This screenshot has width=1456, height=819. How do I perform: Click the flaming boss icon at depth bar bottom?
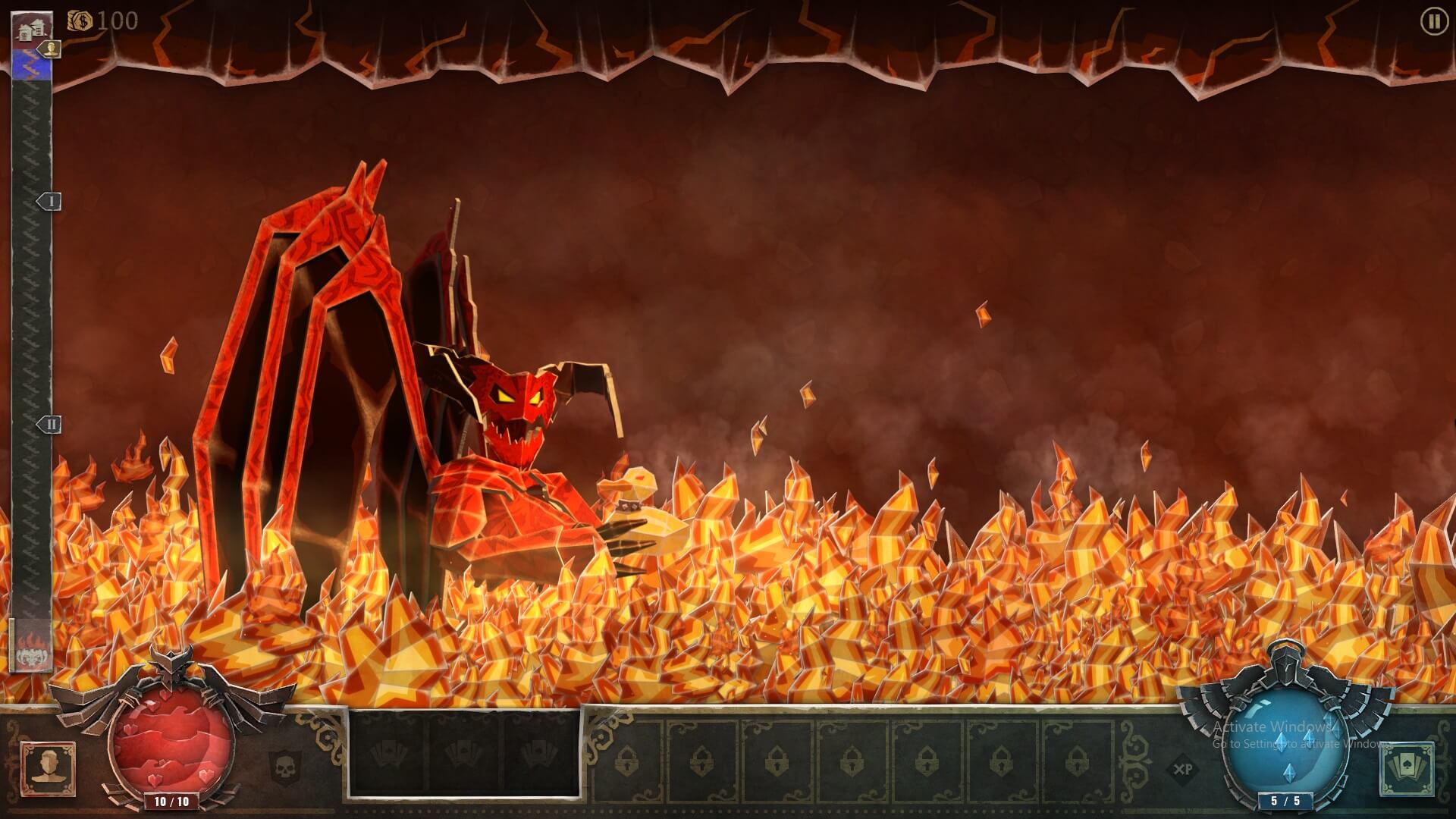33,648
